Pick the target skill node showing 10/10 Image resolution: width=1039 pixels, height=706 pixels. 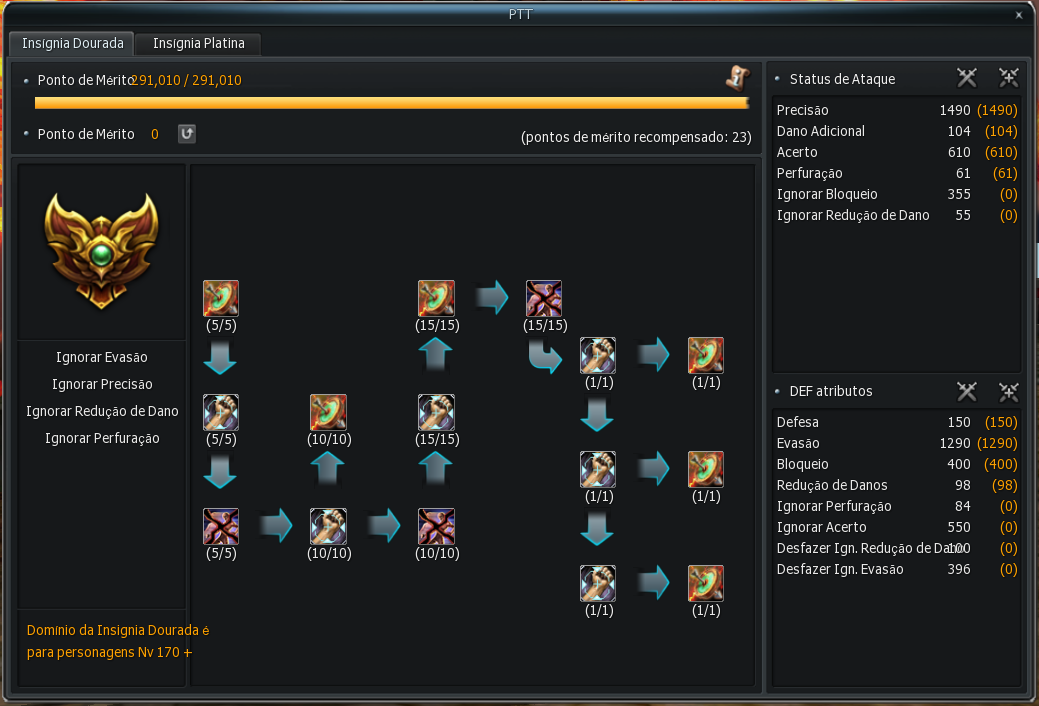pos(328,412)
